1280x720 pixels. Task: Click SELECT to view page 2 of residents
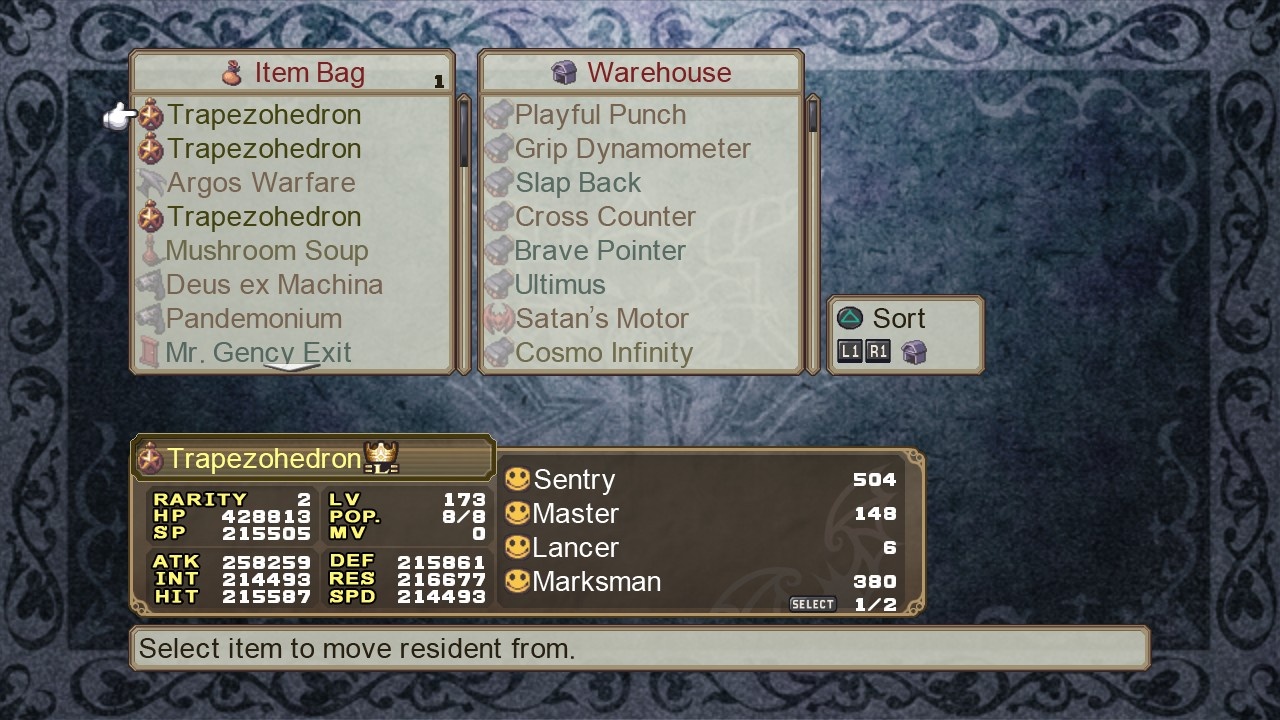pos(813,603)
